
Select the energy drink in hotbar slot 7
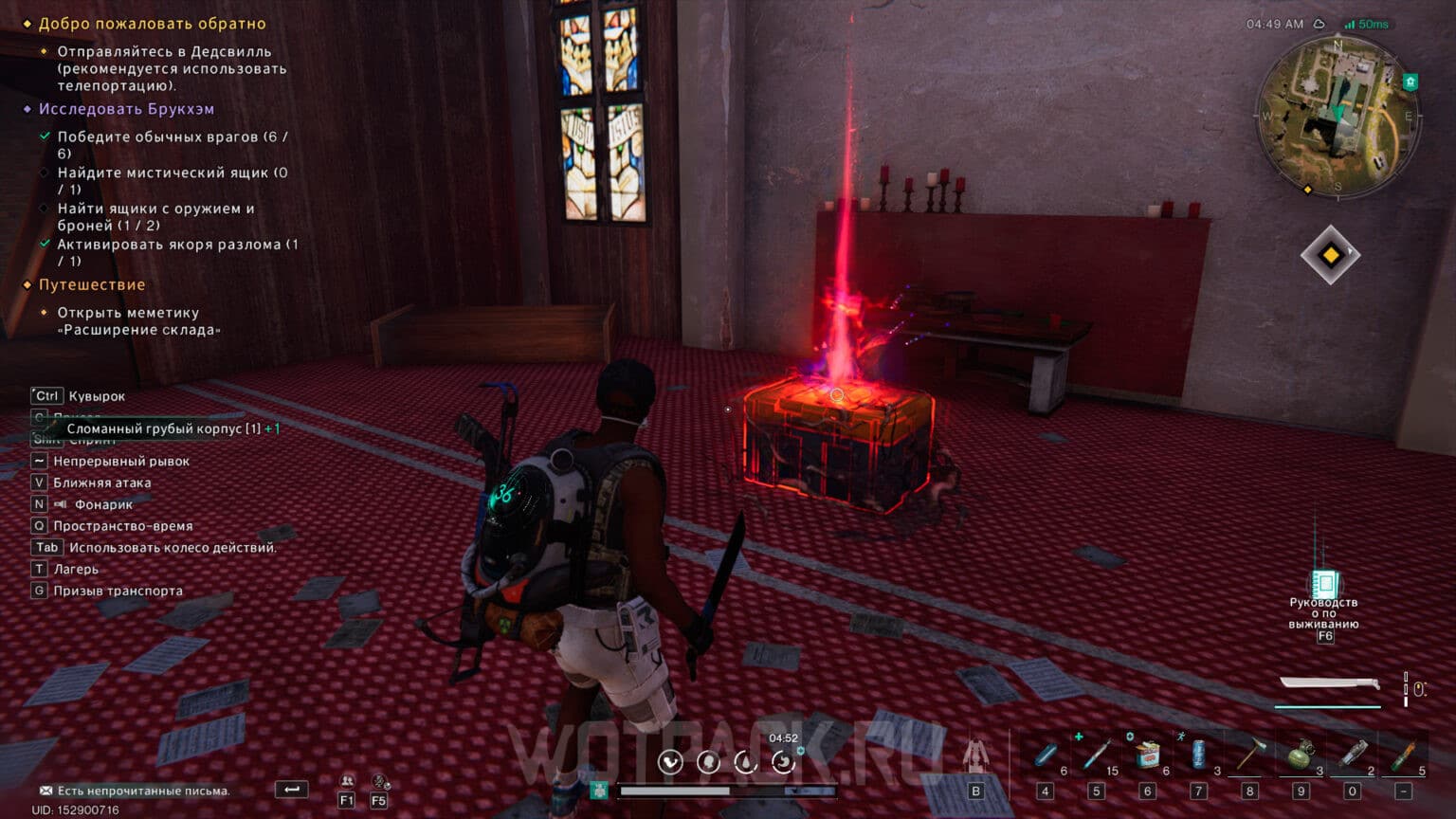[1196, 755]
